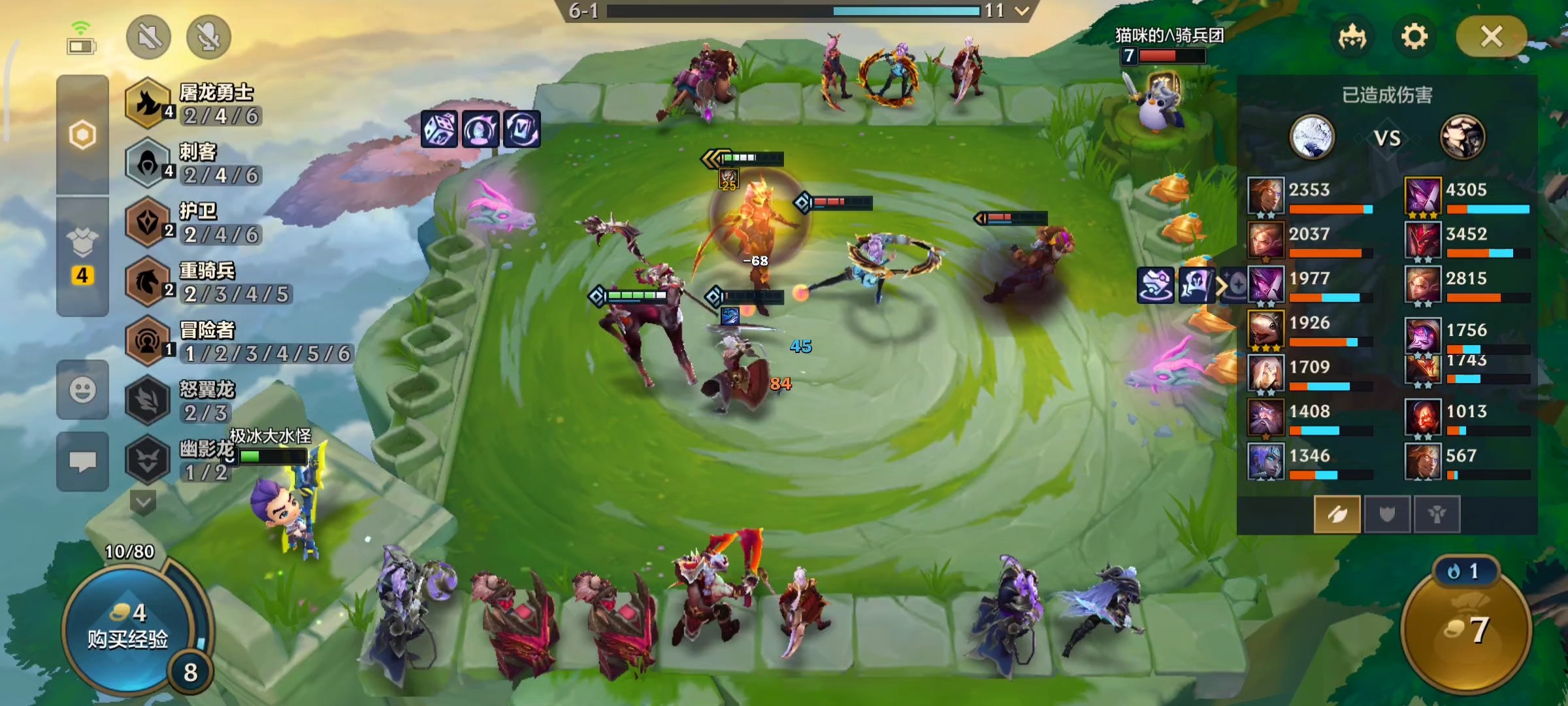Viewport: 1568px width, 706px height.
Task: Expand the stage 6-1 round tracker dropdown
Action: [x=1022, y=10]
